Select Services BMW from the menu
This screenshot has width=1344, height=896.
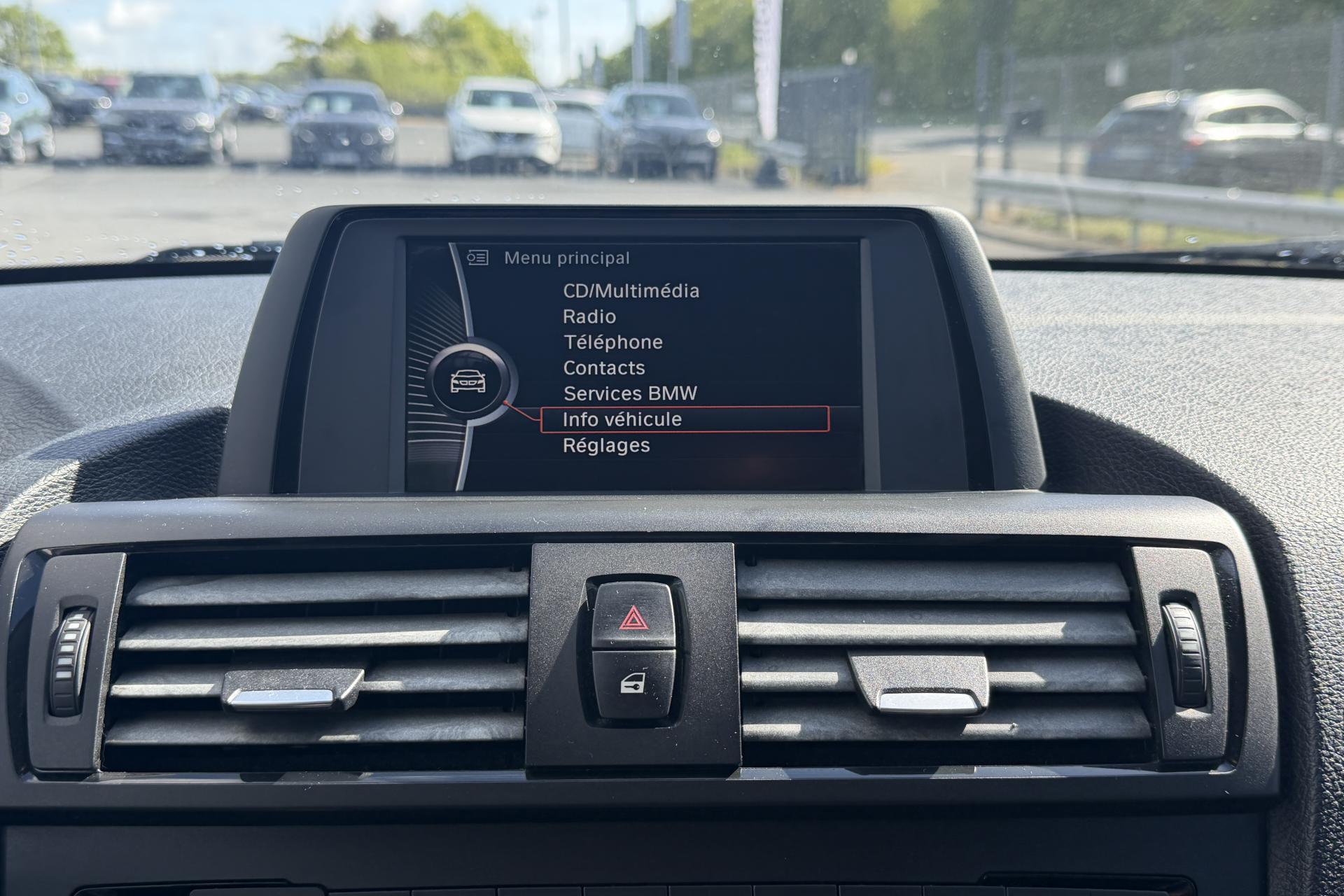point(630,393)
